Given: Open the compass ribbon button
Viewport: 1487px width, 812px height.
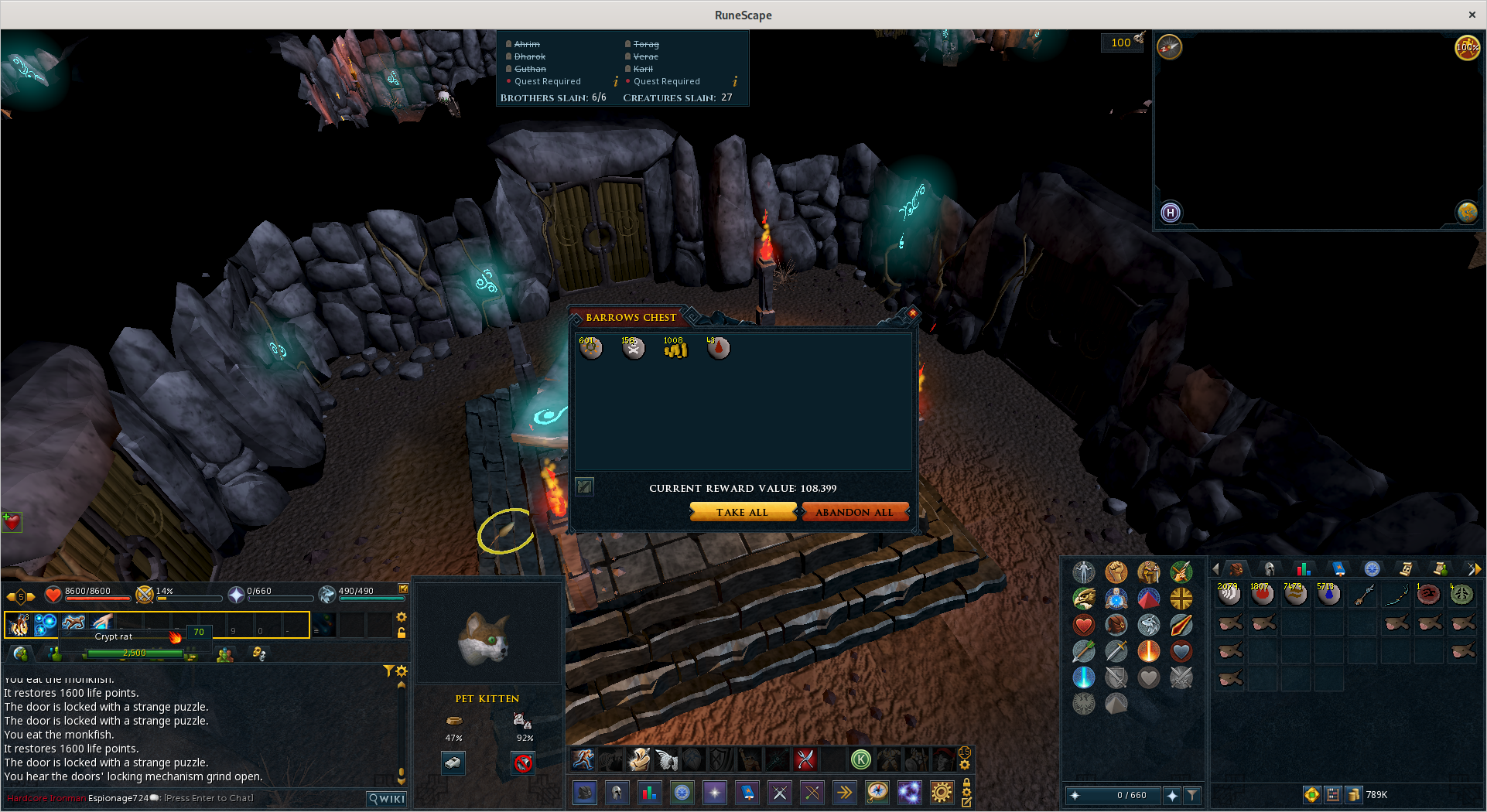Looking at the screenshot, I should (x=877, y=793).
